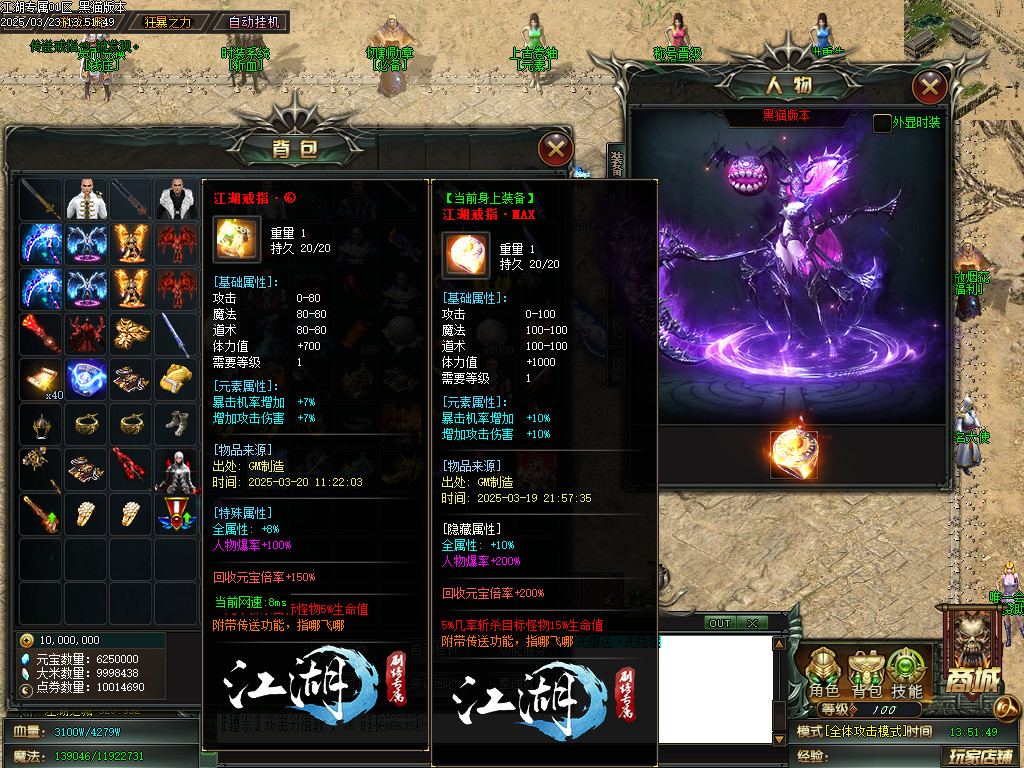
Task: Select the red hooded robe item
Action: (x=87, y=333)
